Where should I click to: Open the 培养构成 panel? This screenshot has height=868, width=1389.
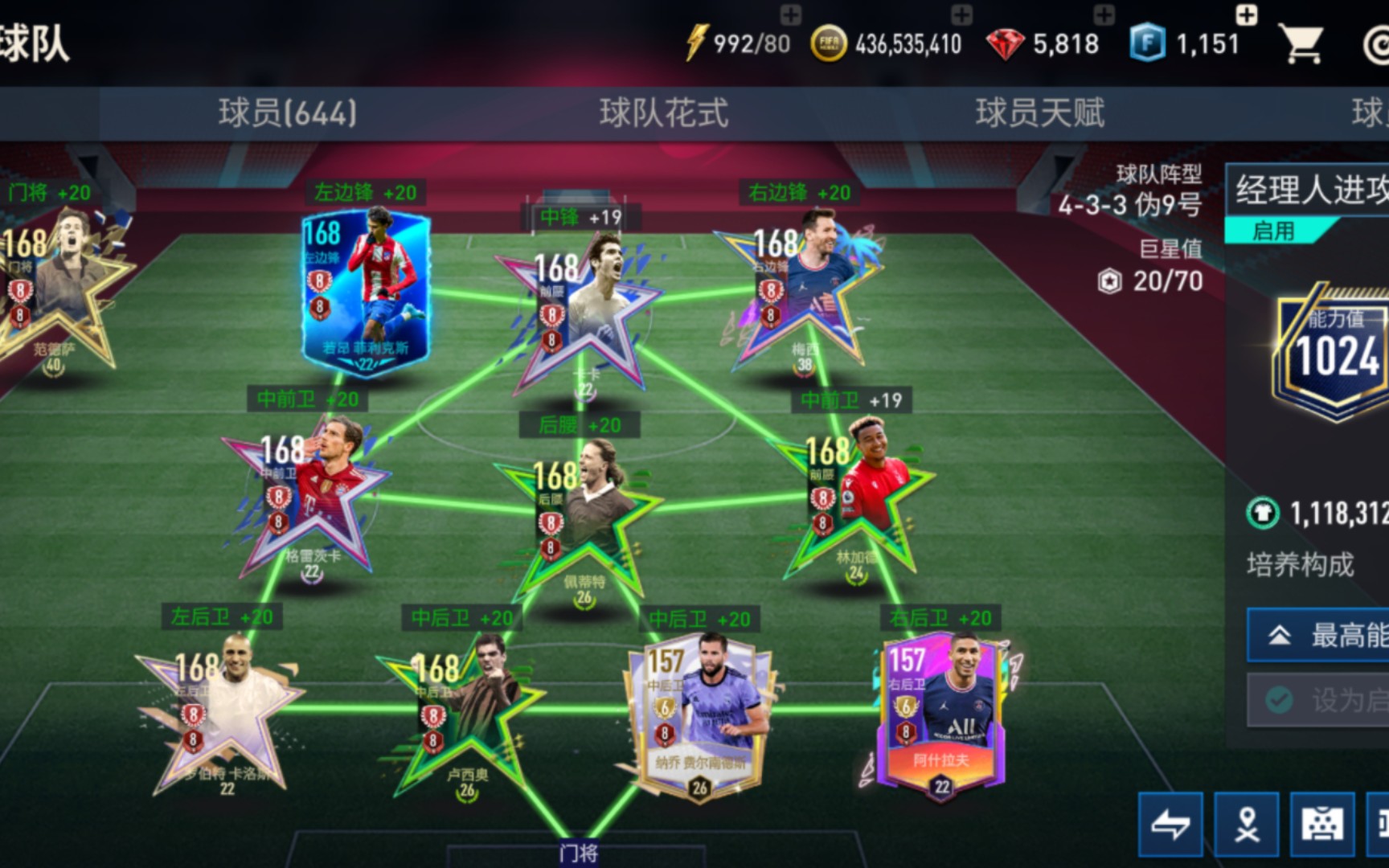coord(1301,565)
